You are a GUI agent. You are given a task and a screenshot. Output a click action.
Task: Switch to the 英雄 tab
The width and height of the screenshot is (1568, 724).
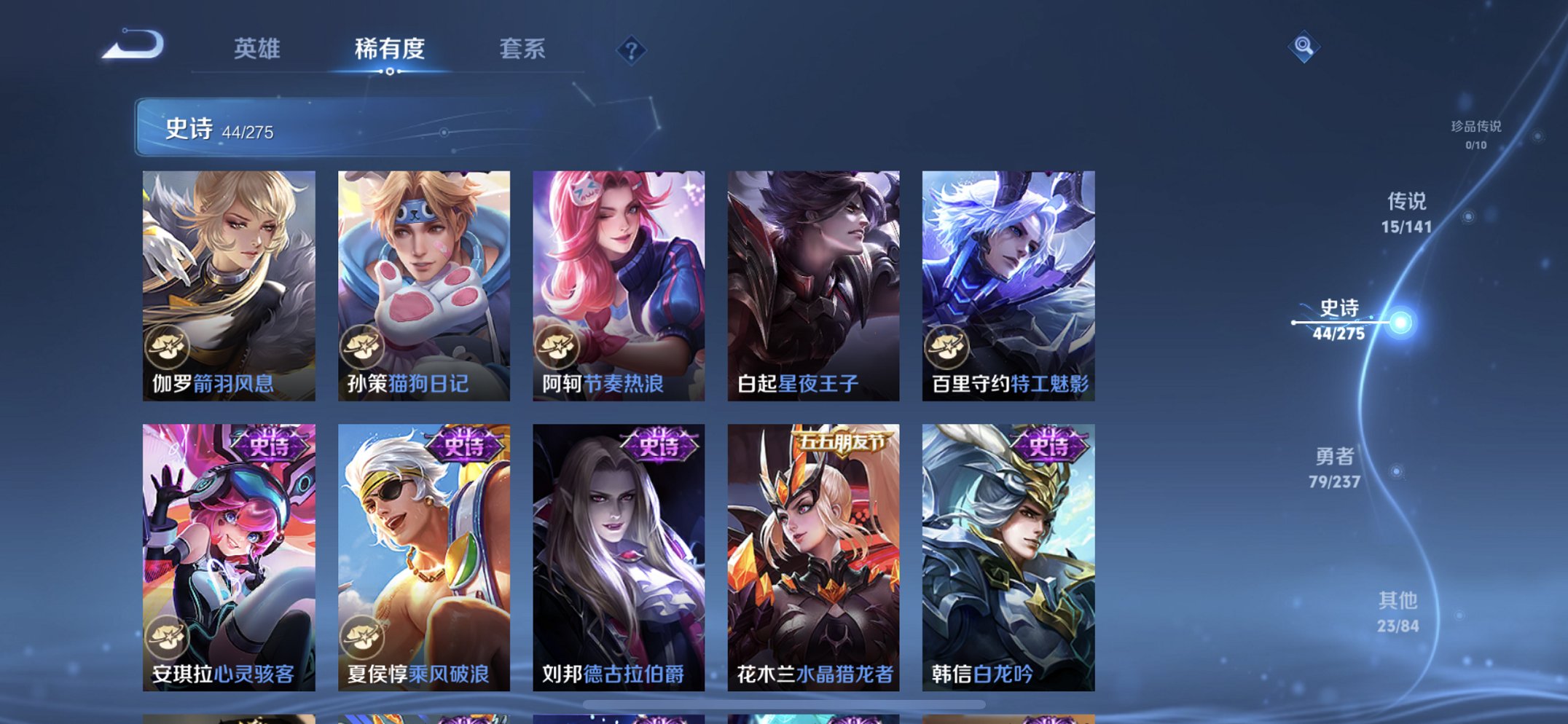(x=256, y=48)
